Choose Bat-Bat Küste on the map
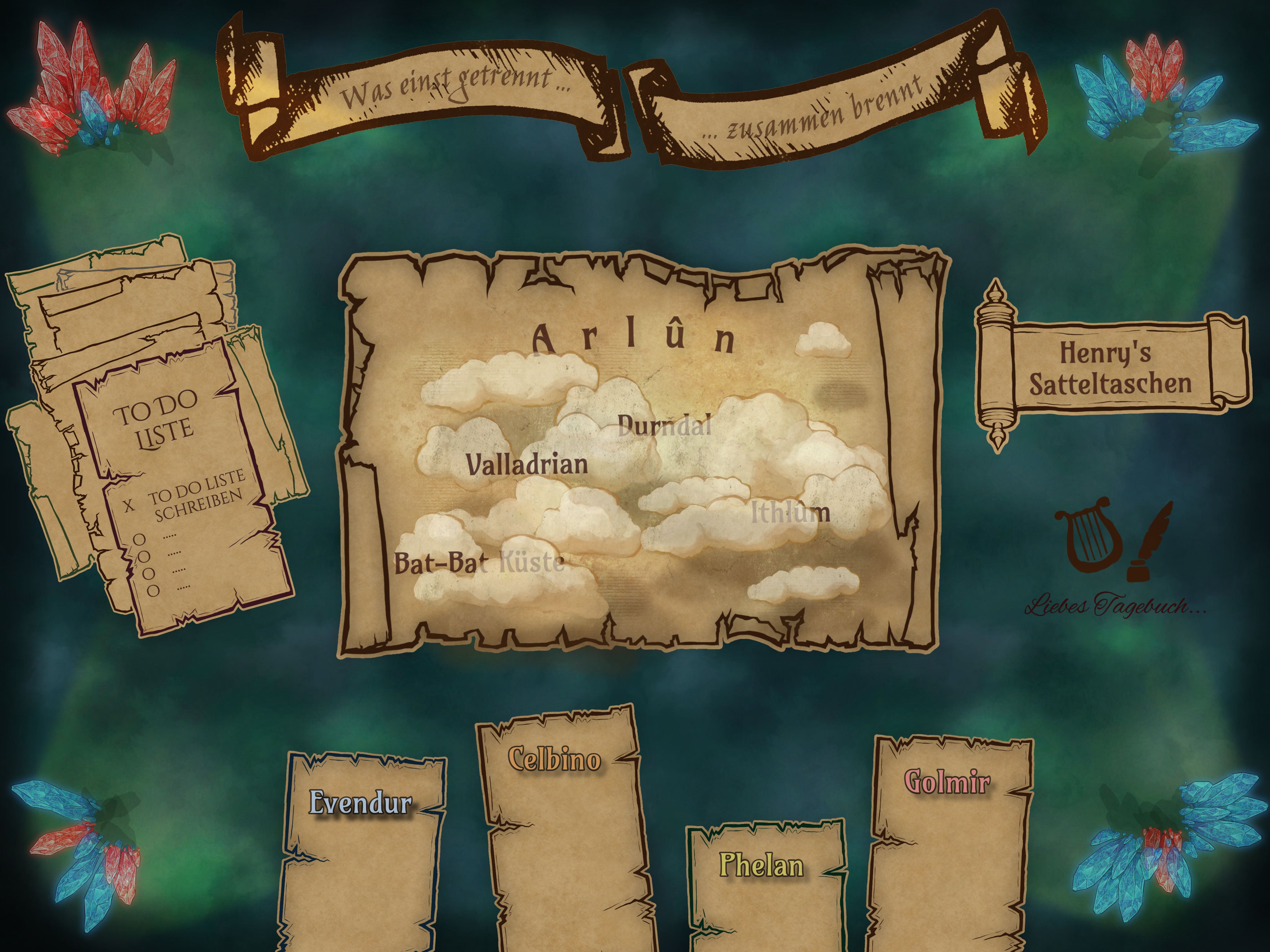The height and width of the screenshot is (952, 1270). pyautogui.click(x=479, y=563)
